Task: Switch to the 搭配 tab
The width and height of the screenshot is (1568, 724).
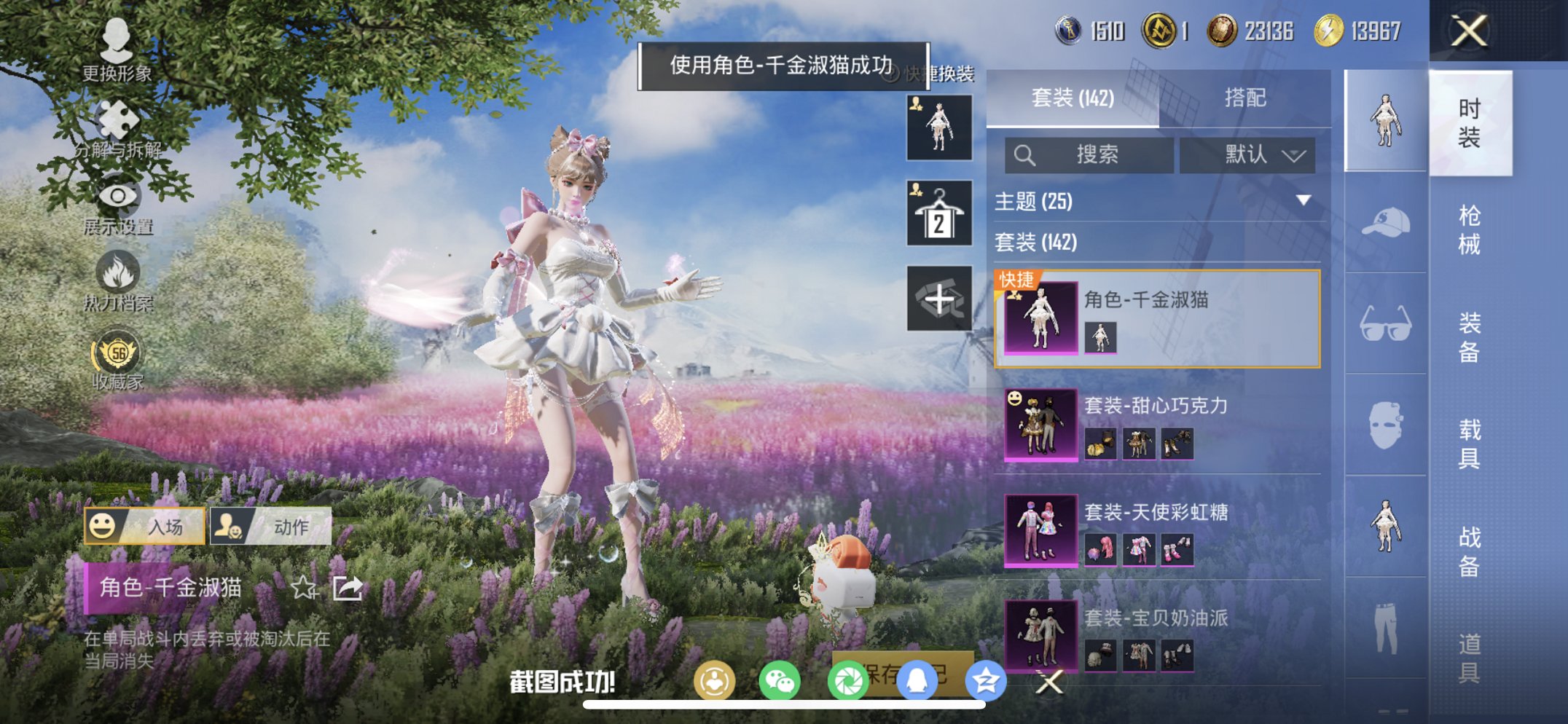Action: [x=1244, y=98]
